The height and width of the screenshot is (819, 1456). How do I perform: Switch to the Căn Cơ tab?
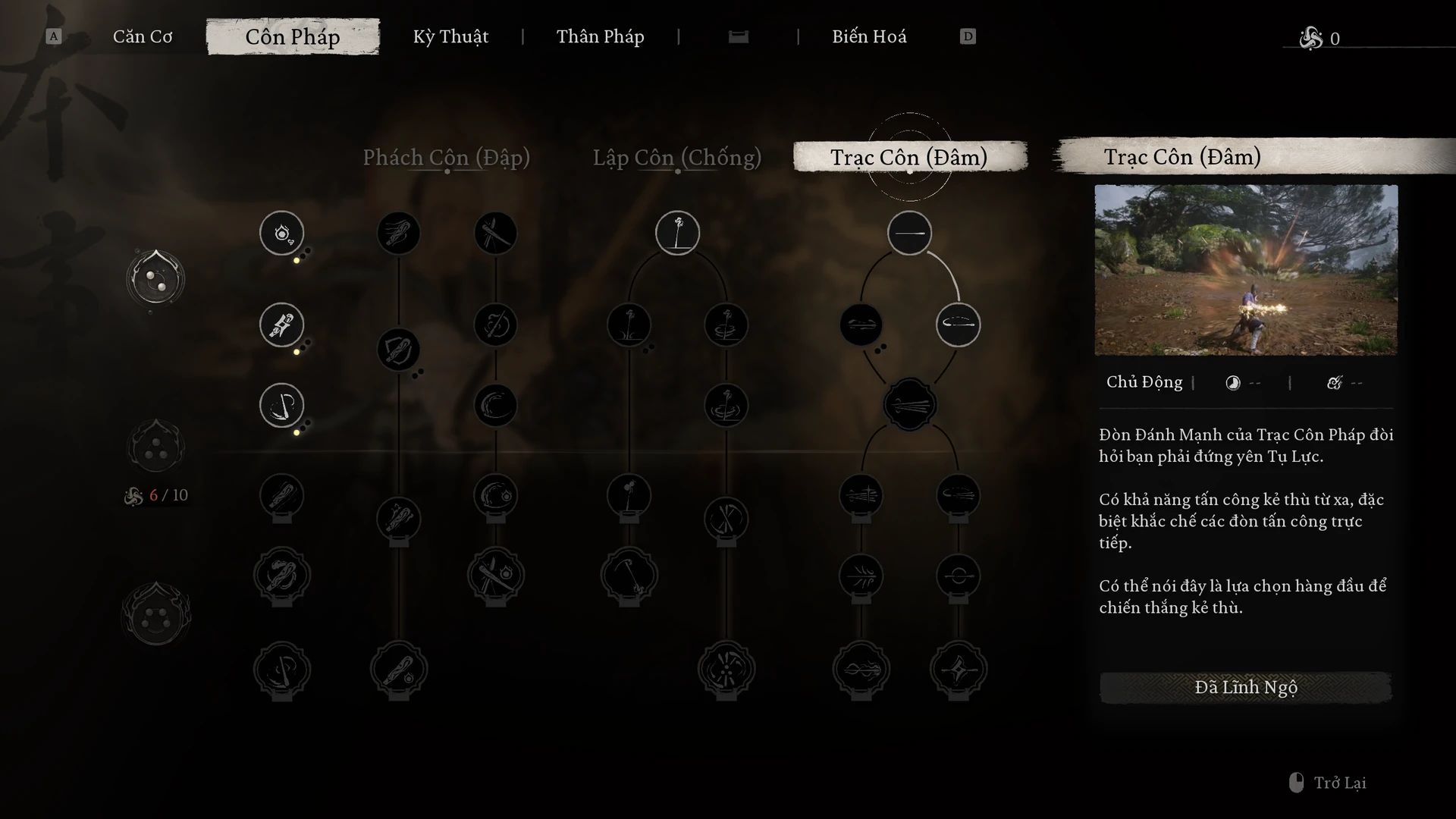(x=143, y=36)
